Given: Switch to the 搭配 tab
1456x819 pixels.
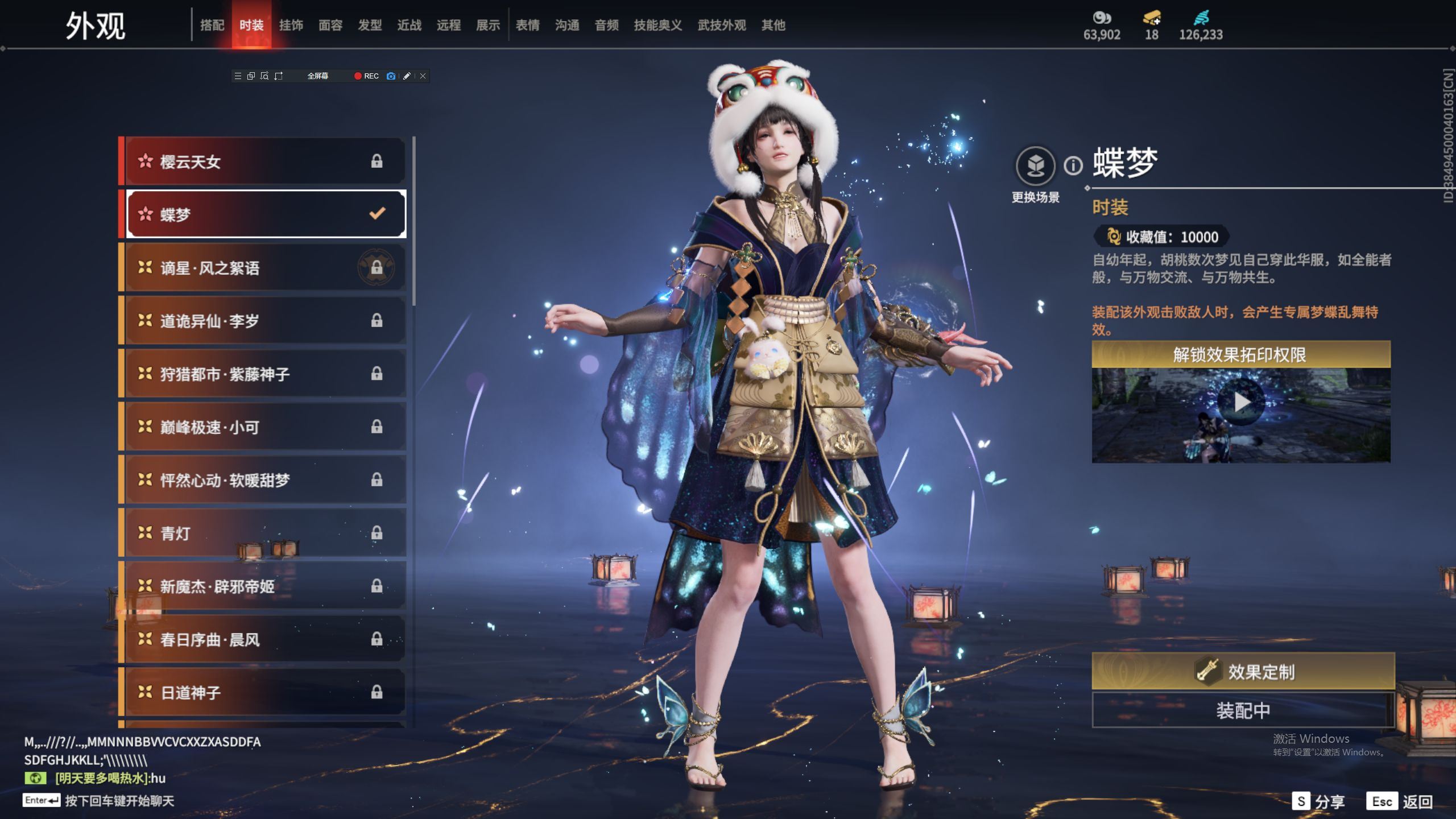Looking at the screenshot, I should click(x=212, y=25).
